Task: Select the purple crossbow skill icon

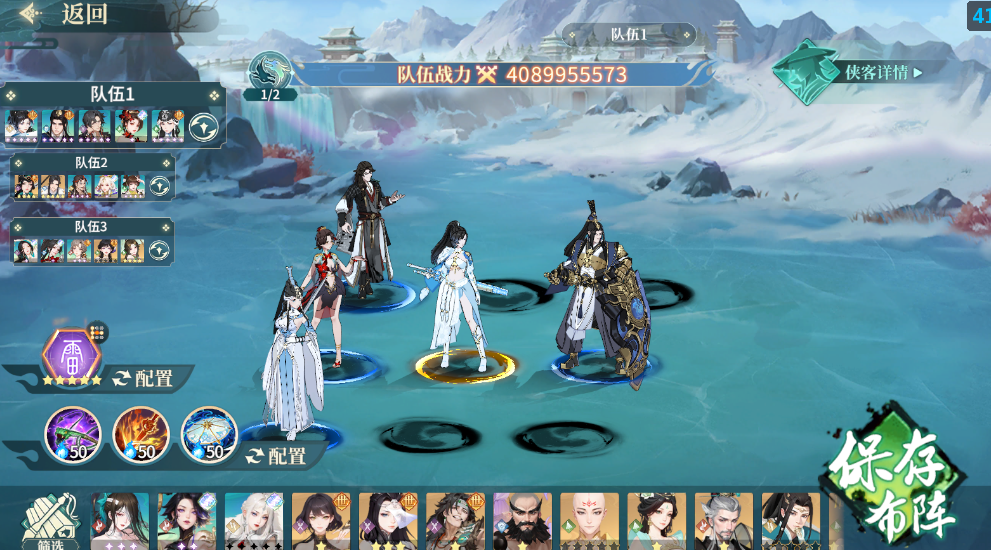Action: coord(72,434)
